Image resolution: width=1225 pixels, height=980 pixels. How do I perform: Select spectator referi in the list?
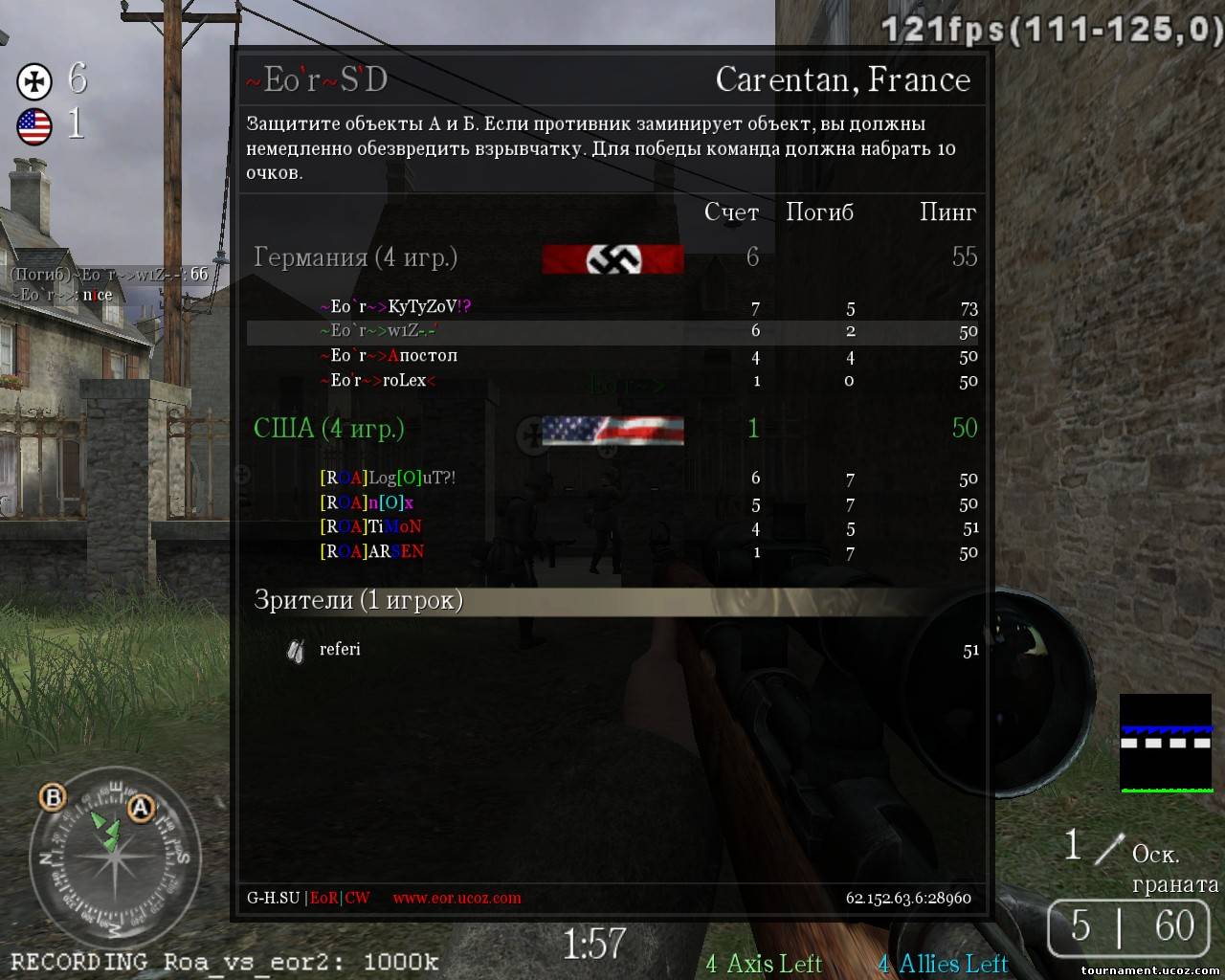[x=340, y=650]
